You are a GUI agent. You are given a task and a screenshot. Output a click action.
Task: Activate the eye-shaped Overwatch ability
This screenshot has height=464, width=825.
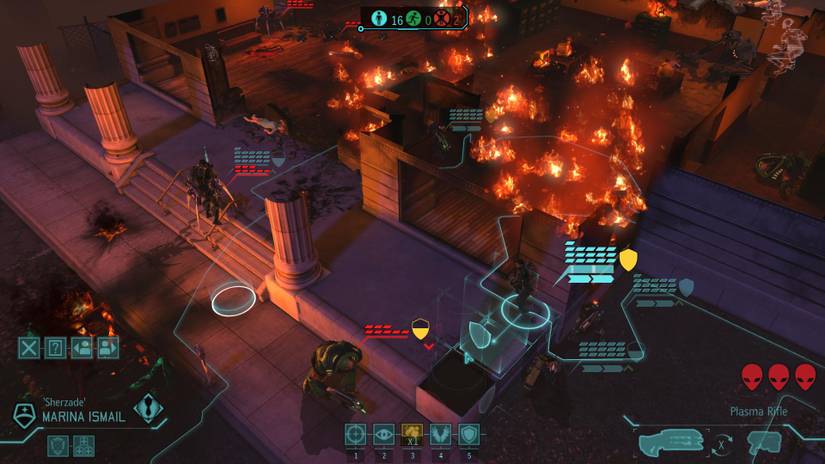(x=383, y=435)
